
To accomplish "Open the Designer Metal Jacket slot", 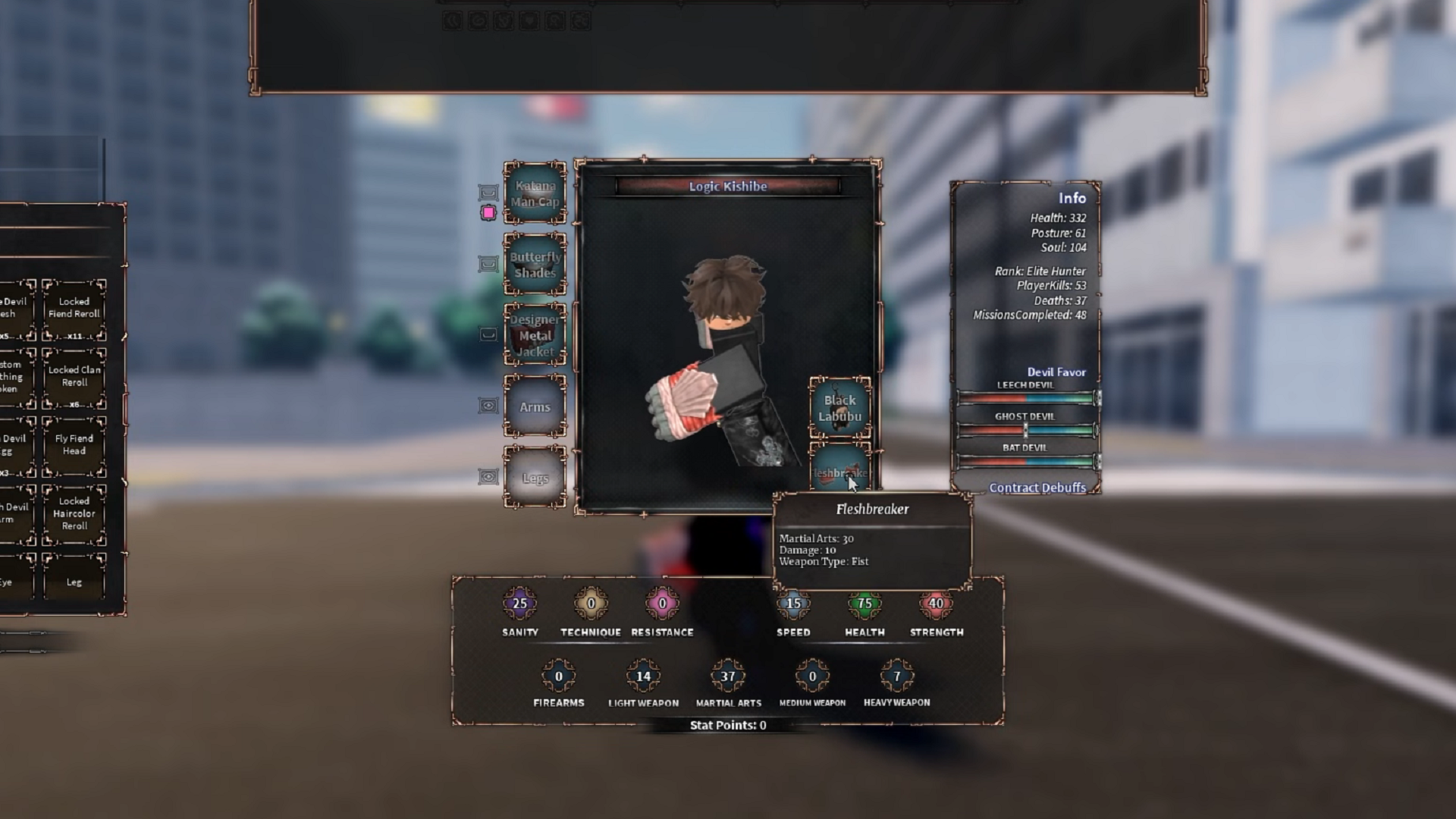I will point(535,334).
